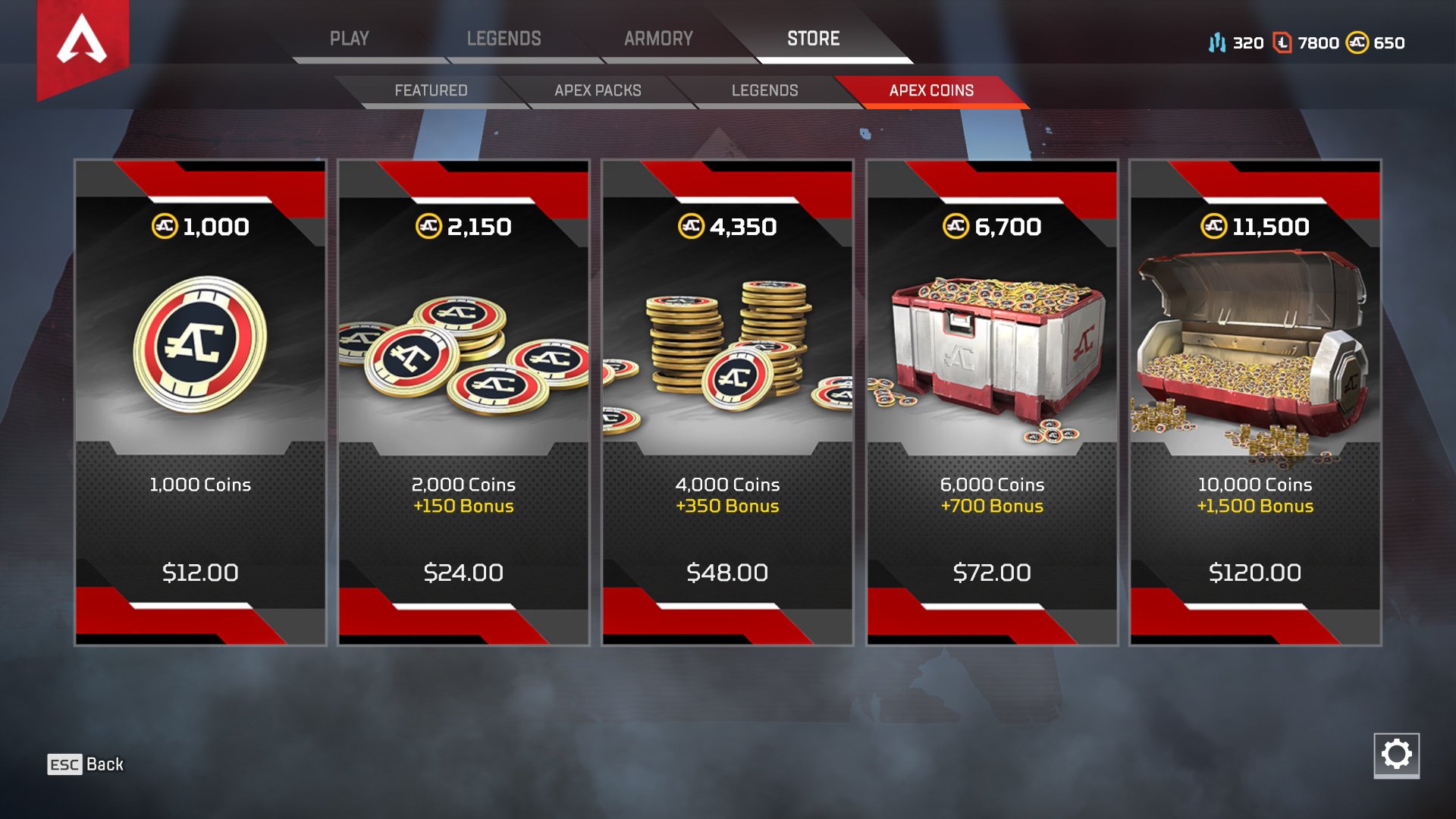This screenshot has height=819, width=1456.
Task: Click the coin crate image on 6,700 card
Action: (x=992, y=349)
